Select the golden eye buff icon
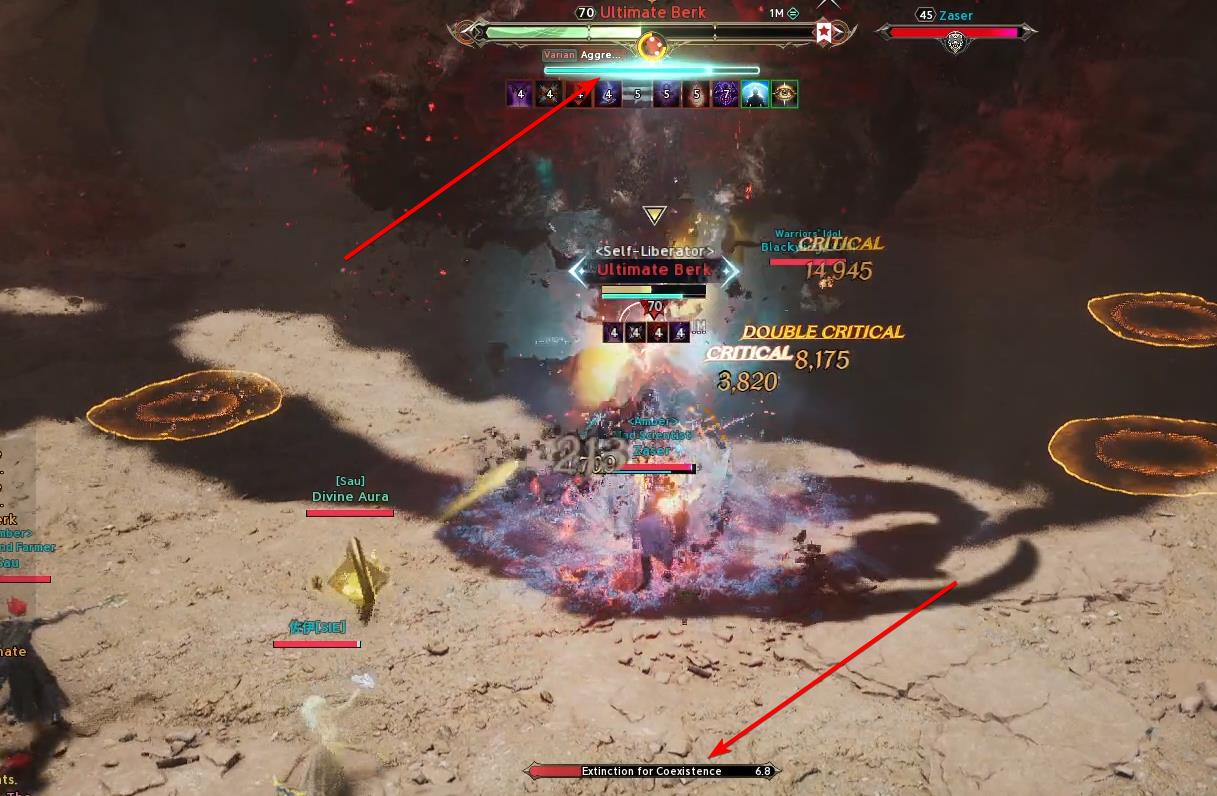 [x=785, y=94]
